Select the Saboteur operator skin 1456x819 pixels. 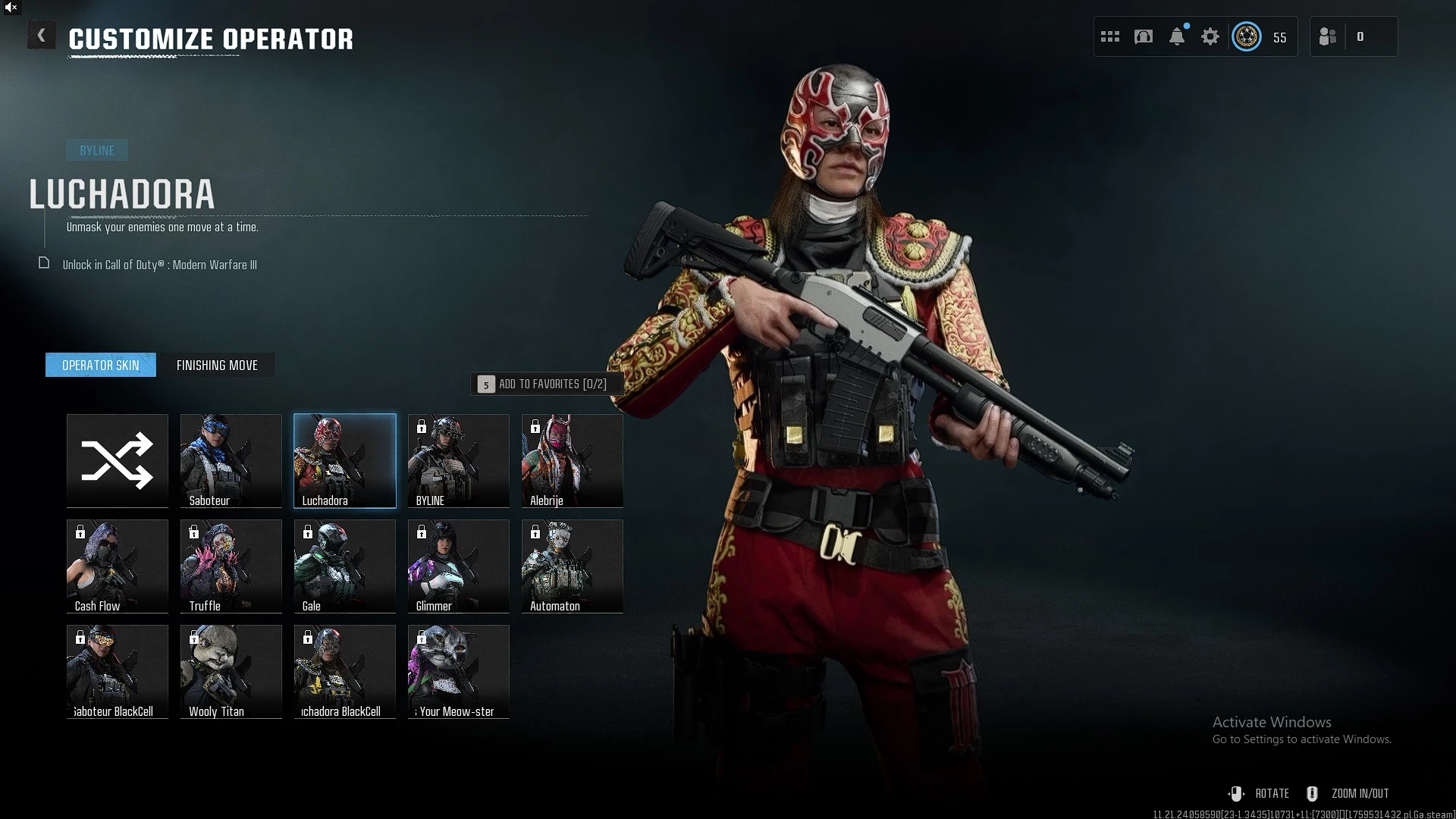pyautogui.click(x=231, y=460)
